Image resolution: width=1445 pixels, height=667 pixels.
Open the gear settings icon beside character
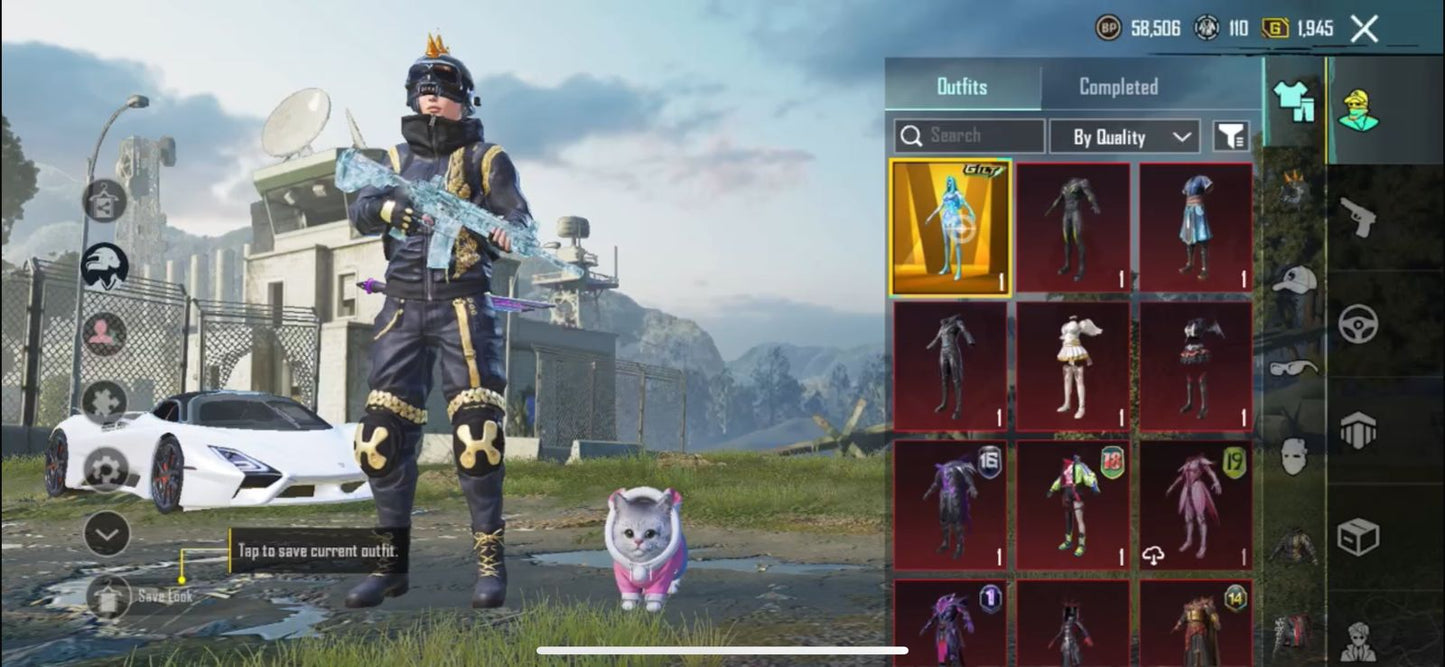point(106,468)
